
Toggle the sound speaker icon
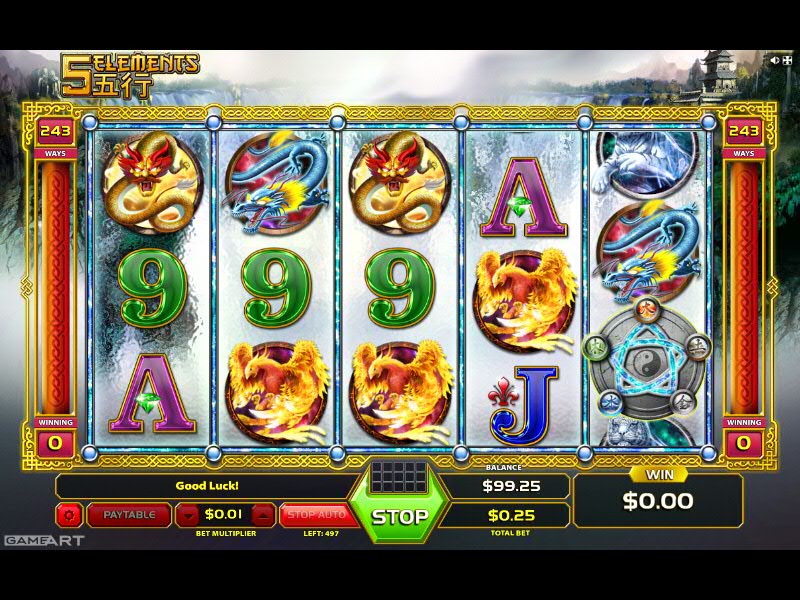[x=774, y=60]
